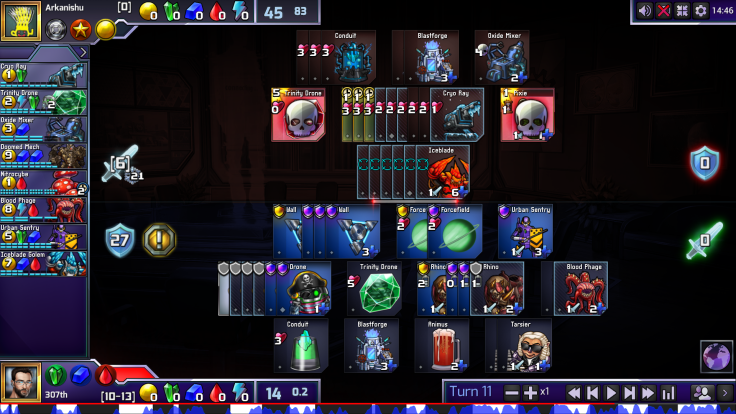The height and width of the screenshot is (414, 736).
Task: Step forward to the next turn
Action: tap(630, 392)
